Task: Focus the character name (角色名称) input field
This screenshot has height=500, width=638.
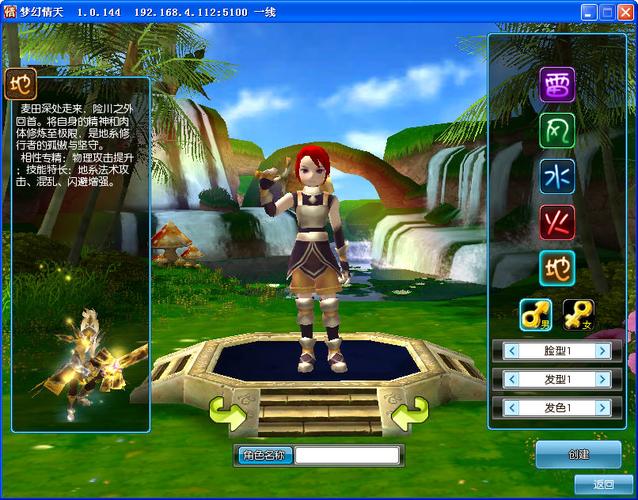Action: [x=347, y=455]
